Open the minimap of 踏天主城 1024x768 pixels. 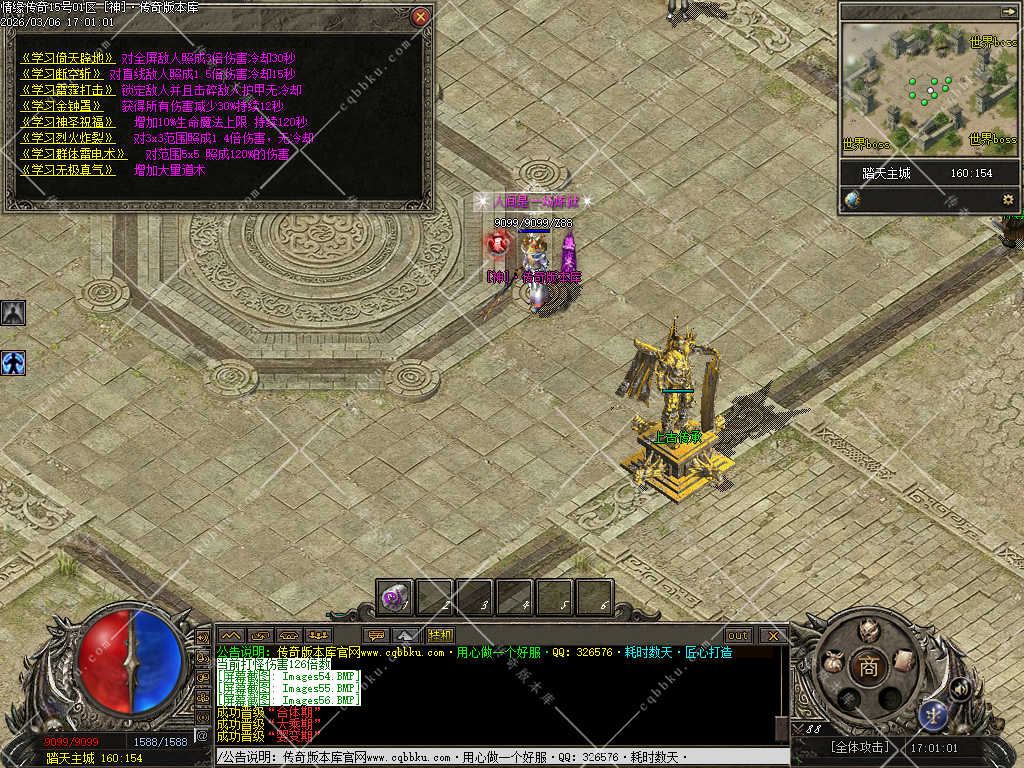tap(929, 88)
